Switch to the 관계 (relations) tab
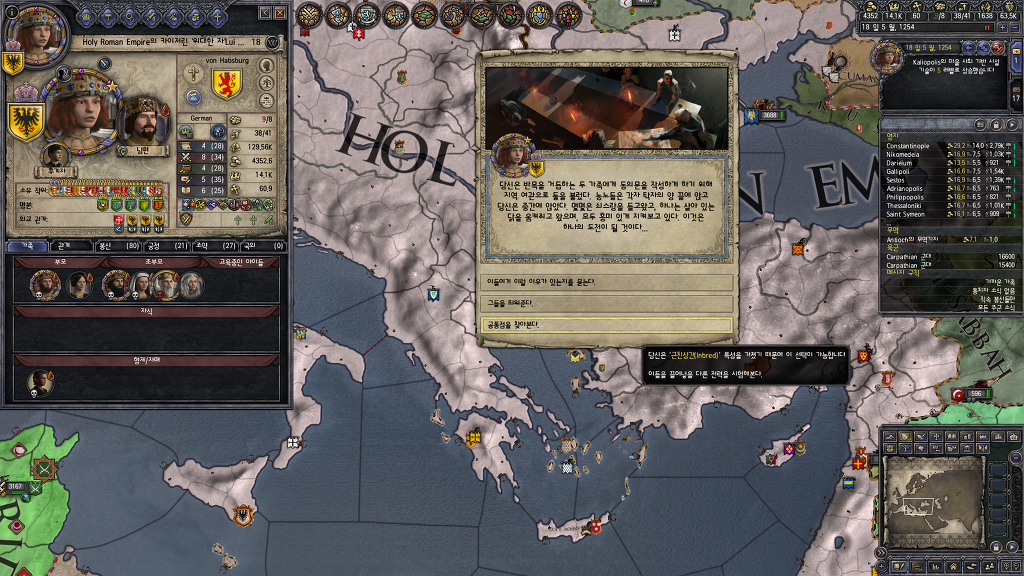This screenshot has height=576, width=1024. tap(63, 245)
